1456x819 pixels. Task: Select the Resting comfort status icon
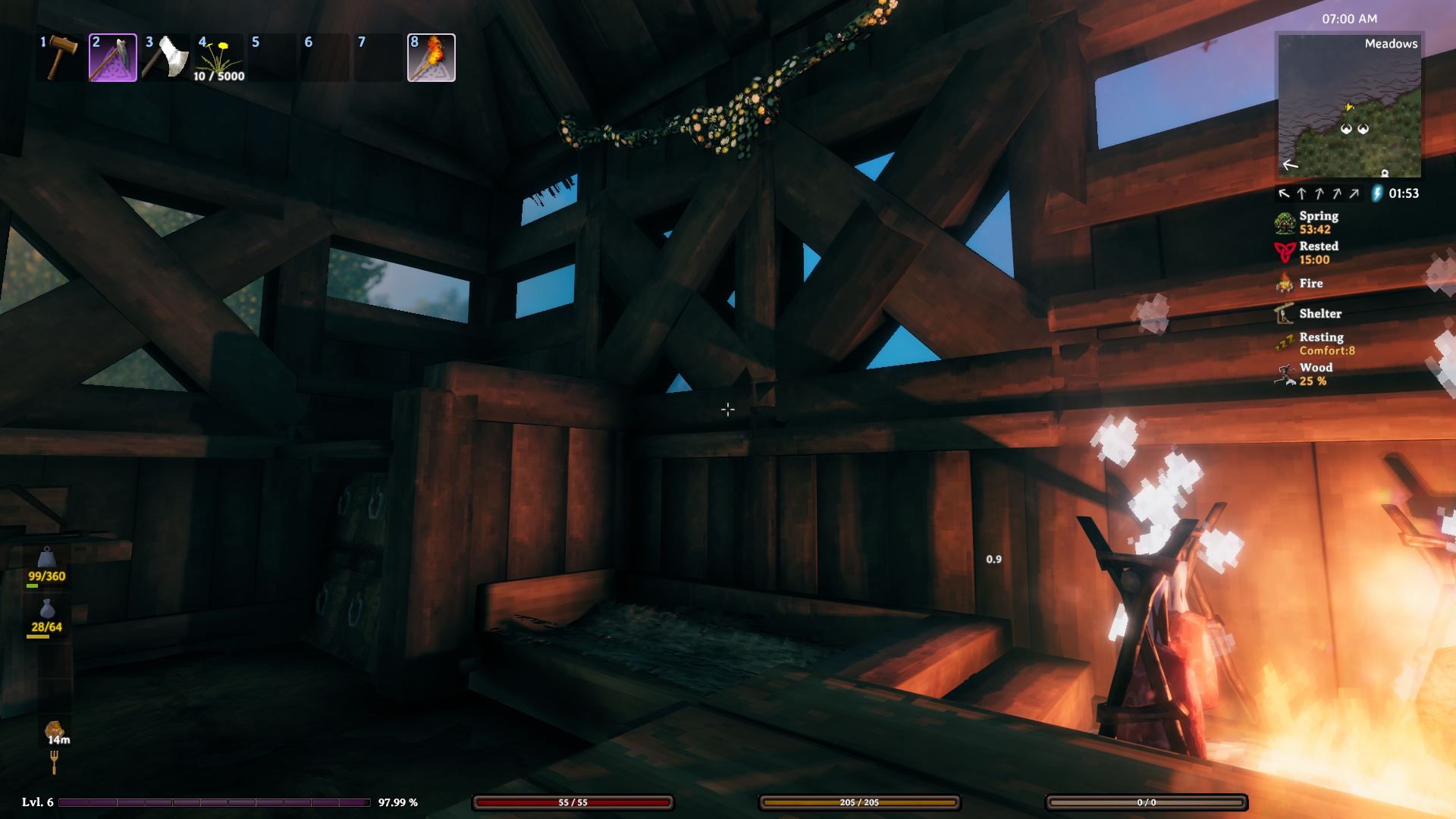coord(1285,344)
